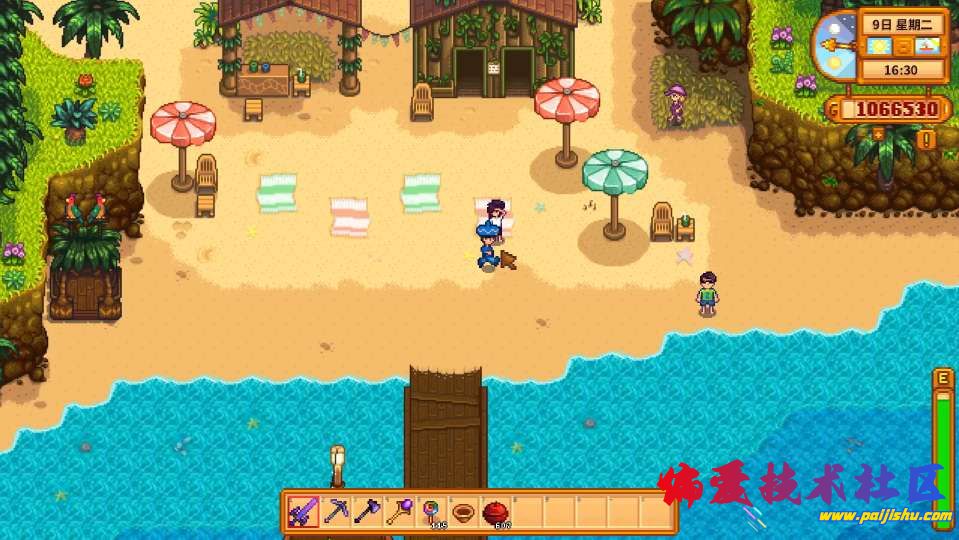Choose the red fruit item slot
Image resolution: width=959 pixels, height=540 pixels.
[x=495, y=513]
